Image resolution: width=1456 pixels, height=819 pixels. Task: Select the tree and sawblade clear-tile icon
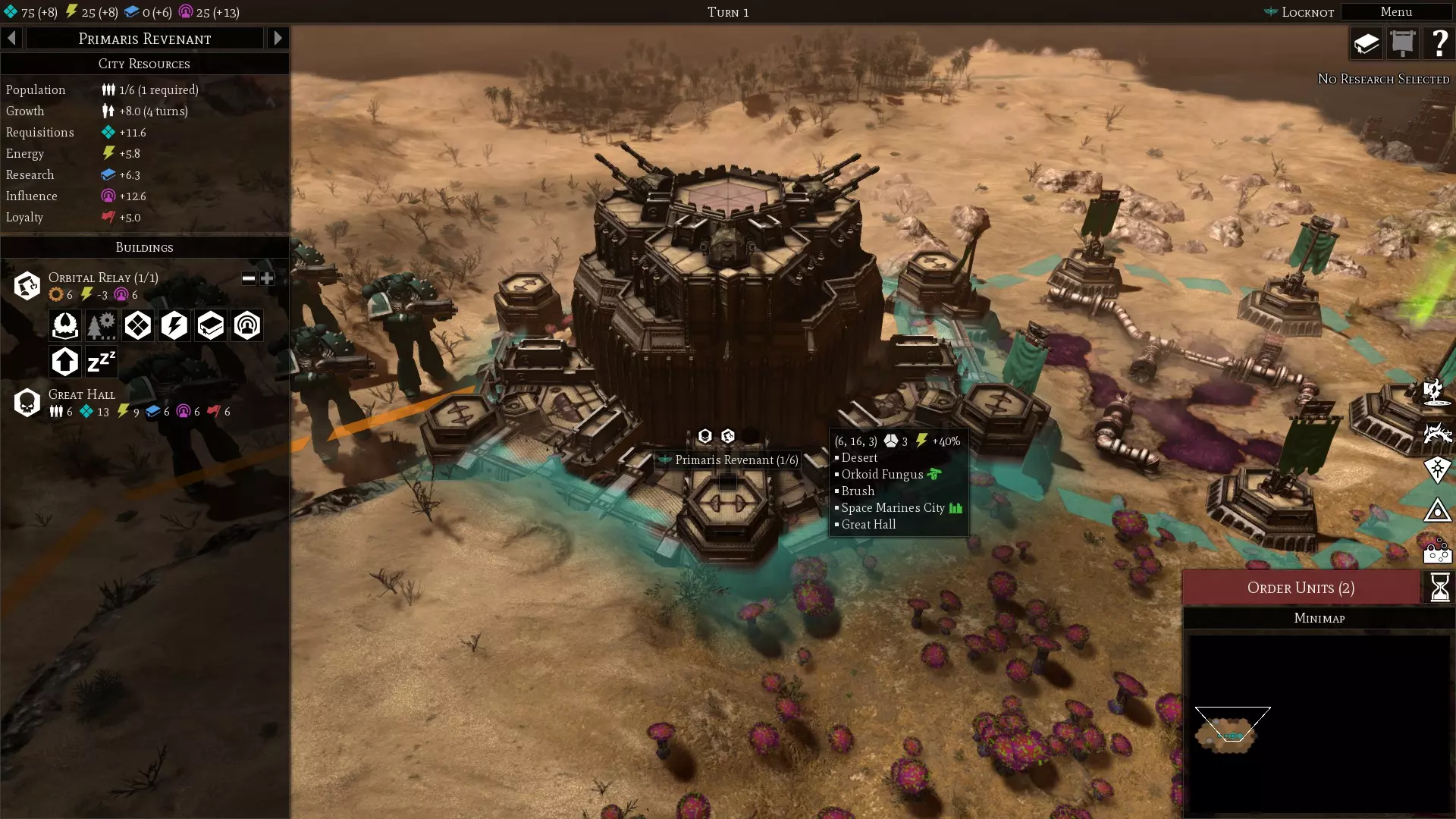(102, 325)
